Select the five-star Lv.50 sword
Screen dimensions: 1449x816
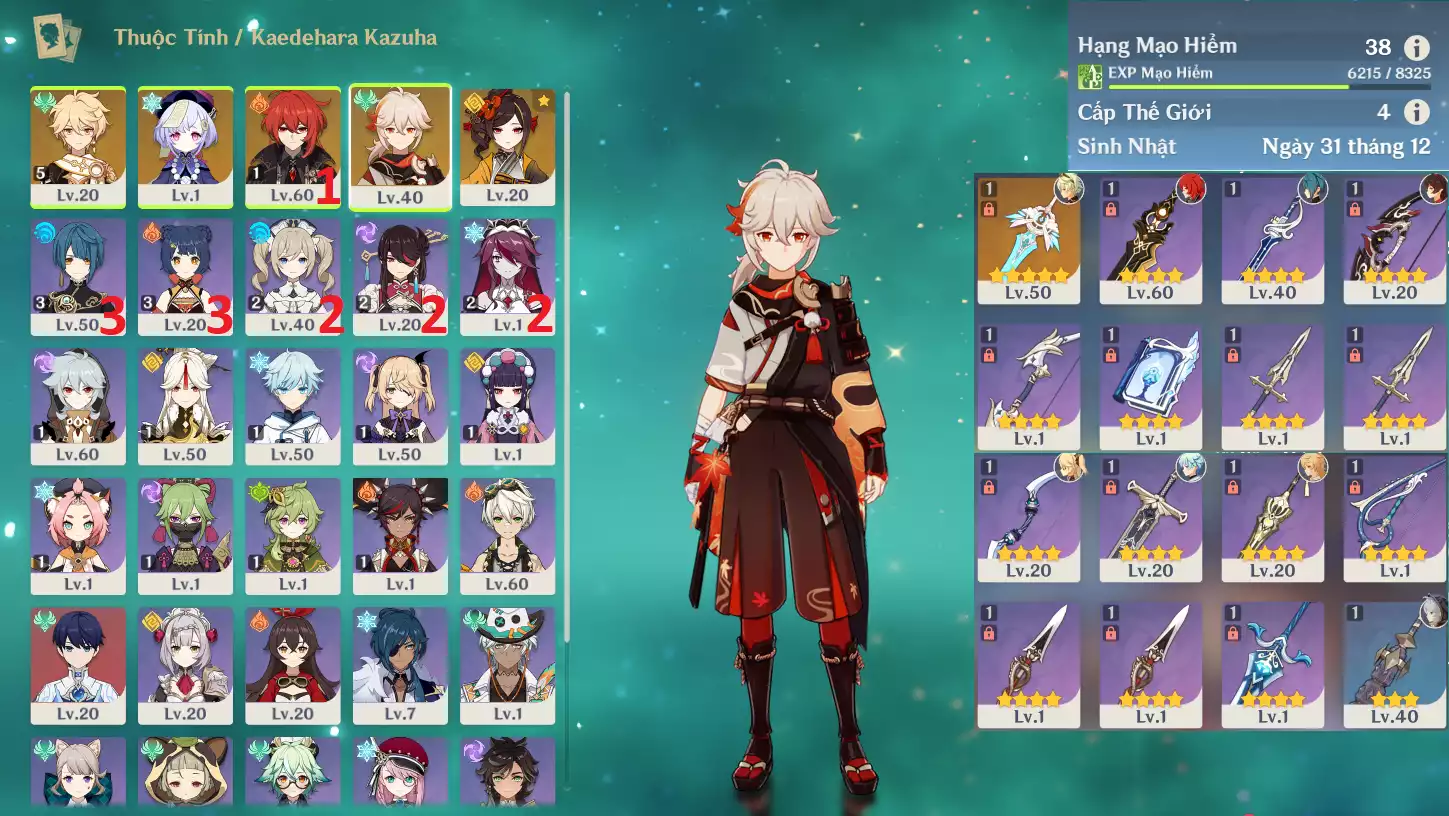click(1028, 239)
